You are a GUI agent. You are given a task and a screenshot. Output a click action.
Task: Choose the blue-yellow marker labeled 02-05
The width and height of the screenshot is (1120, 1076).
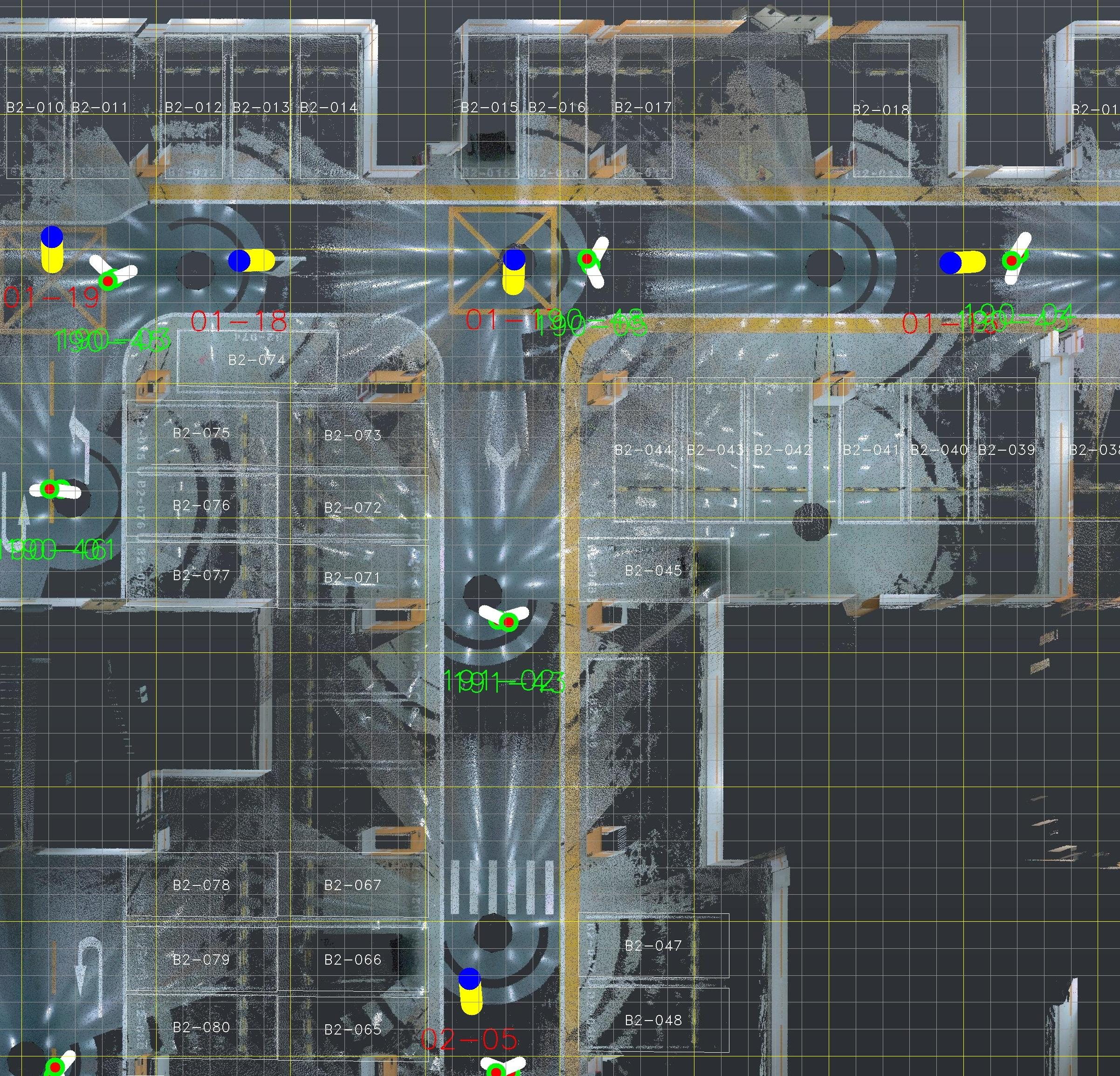click(x=470, y=991)
